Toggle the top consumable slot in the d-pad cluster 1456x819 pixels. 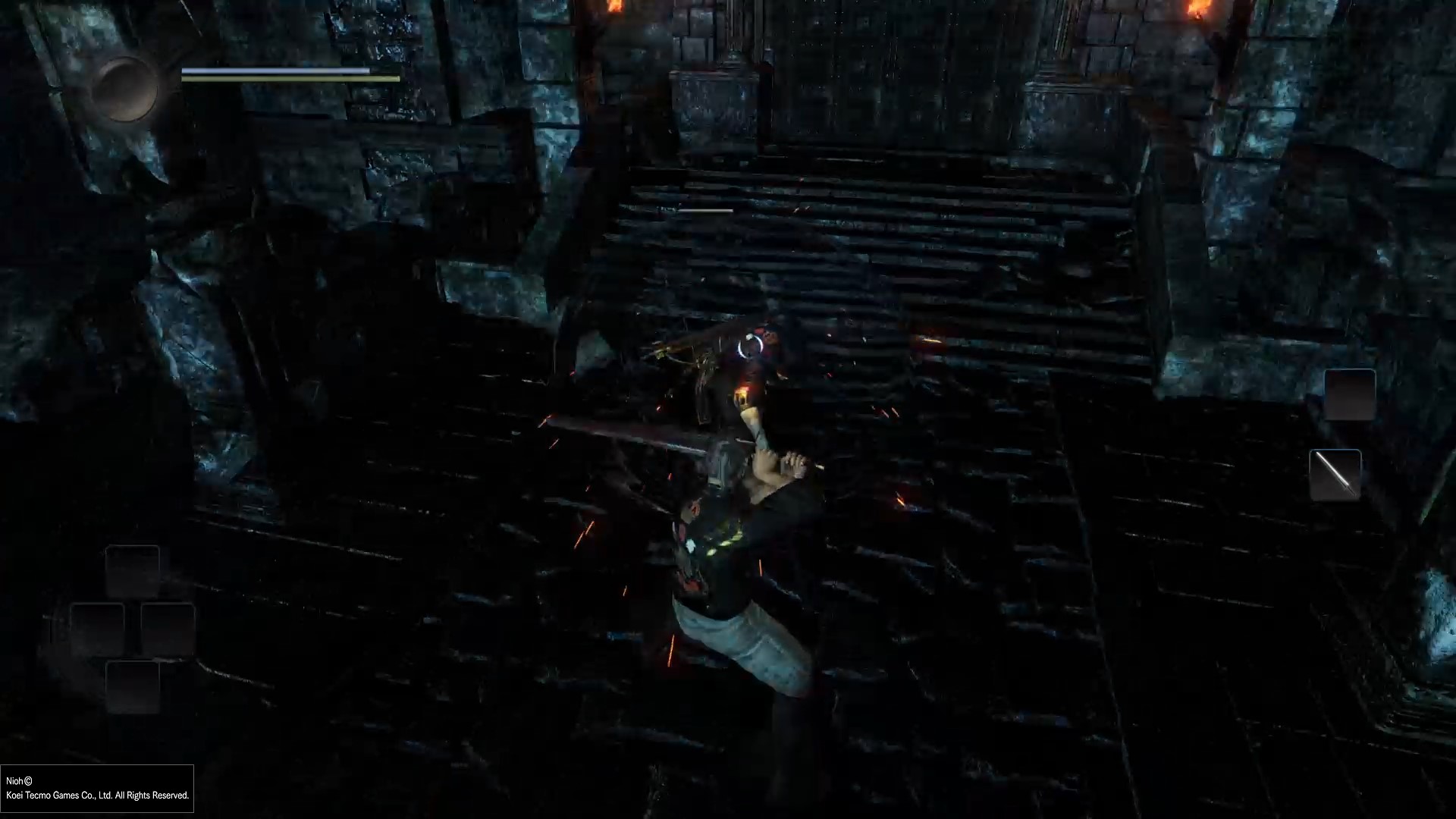133,573
